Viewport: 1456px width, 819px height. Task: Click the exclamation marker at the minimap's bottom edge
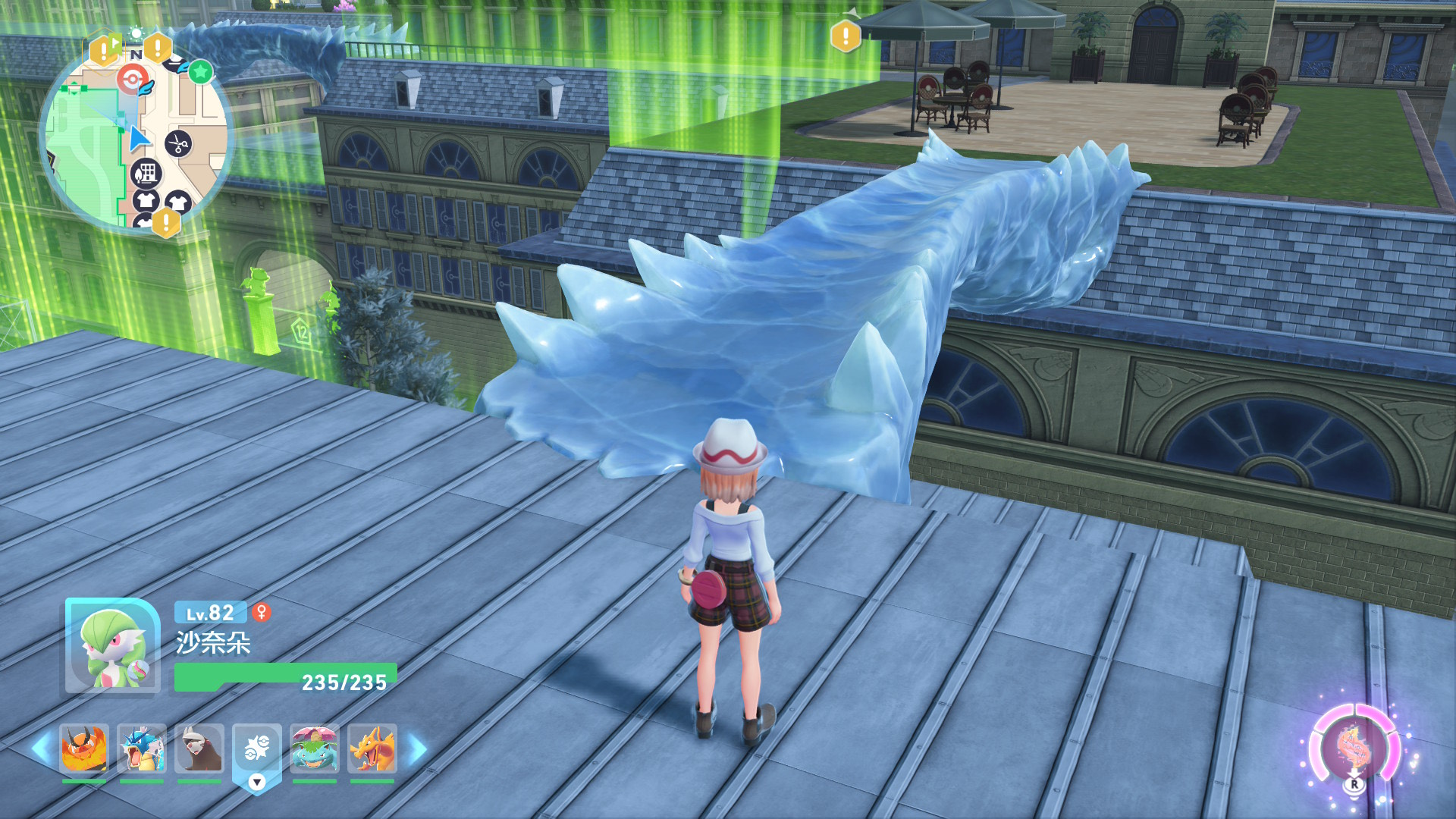click(165, 223)
